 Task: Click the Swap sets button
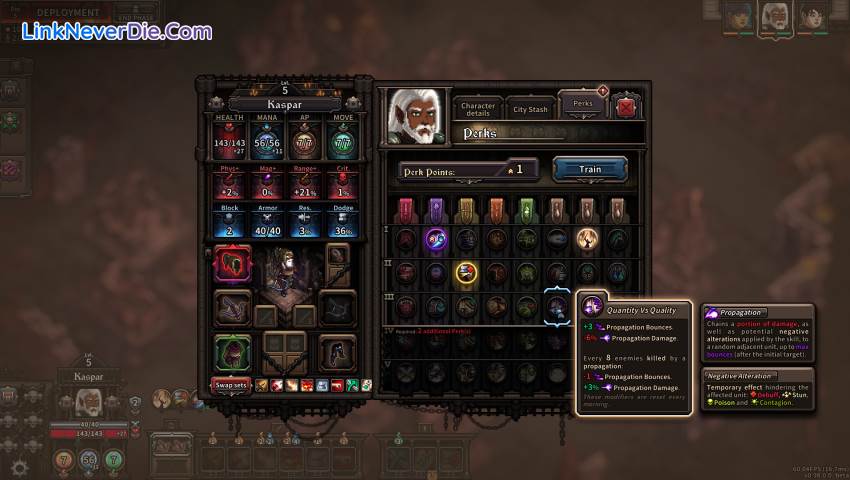(231, 385)
